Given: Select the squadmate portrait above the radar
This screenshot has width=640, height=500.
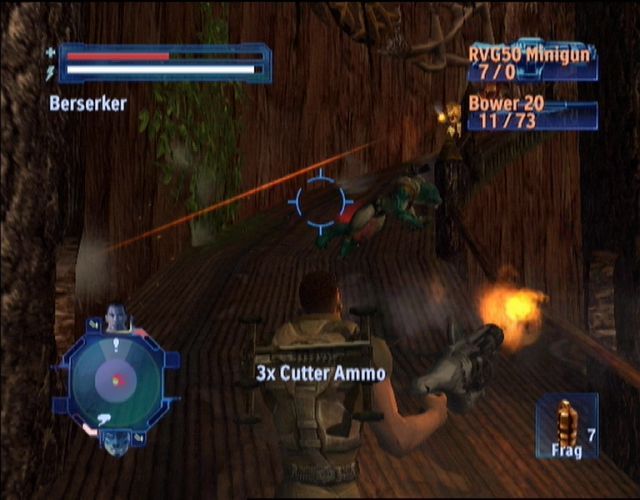Looking at the screenshot, I should pos(117,318).
